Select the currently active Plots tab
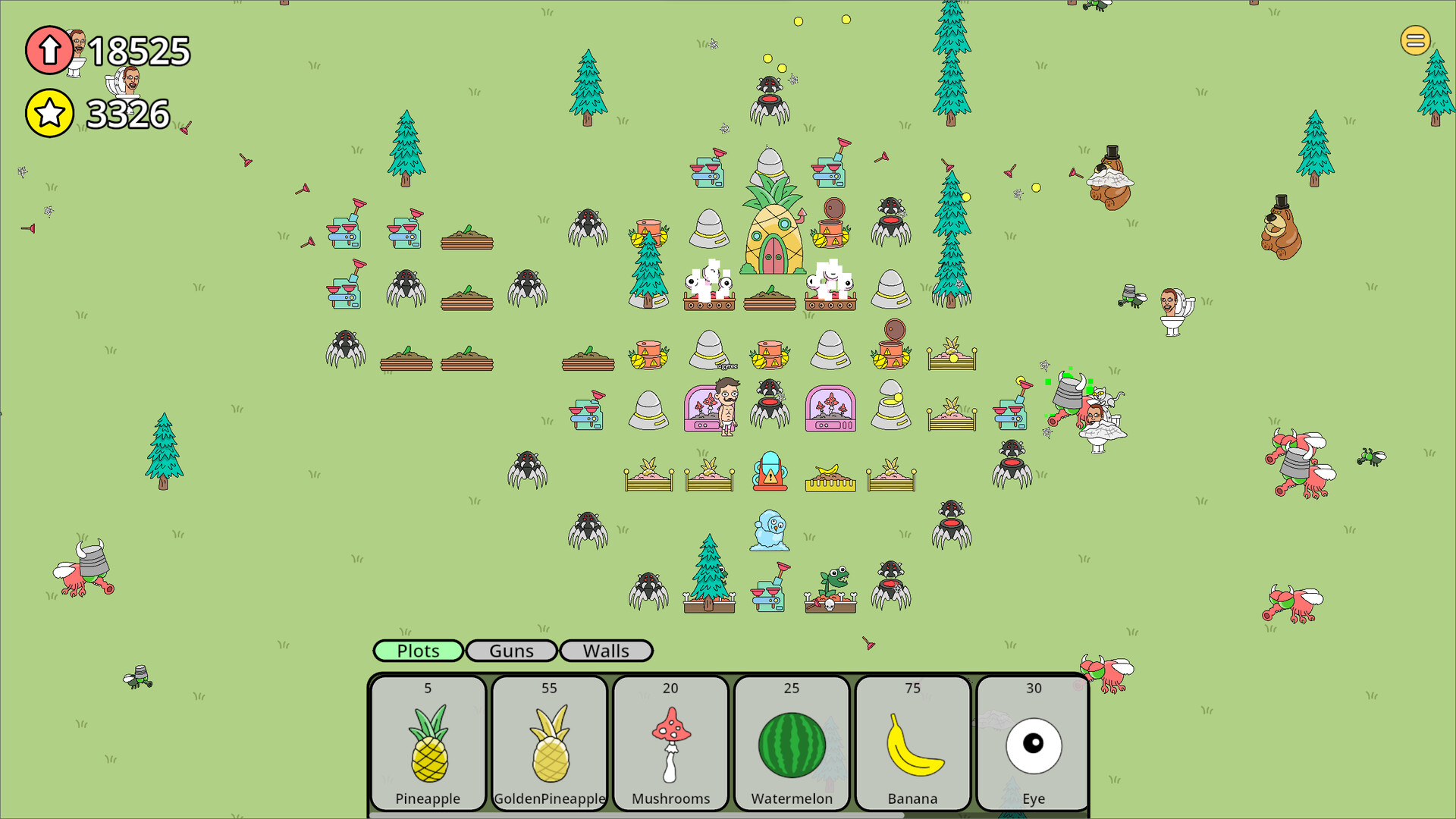The width and height of the screenshot is (1456, 819). (418, 651)
